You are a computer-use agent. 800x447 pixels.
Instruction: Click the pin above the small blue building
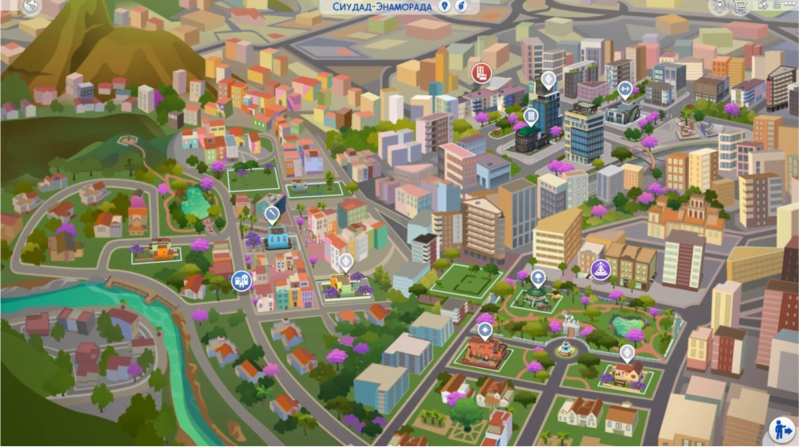[x=272, y=213]
